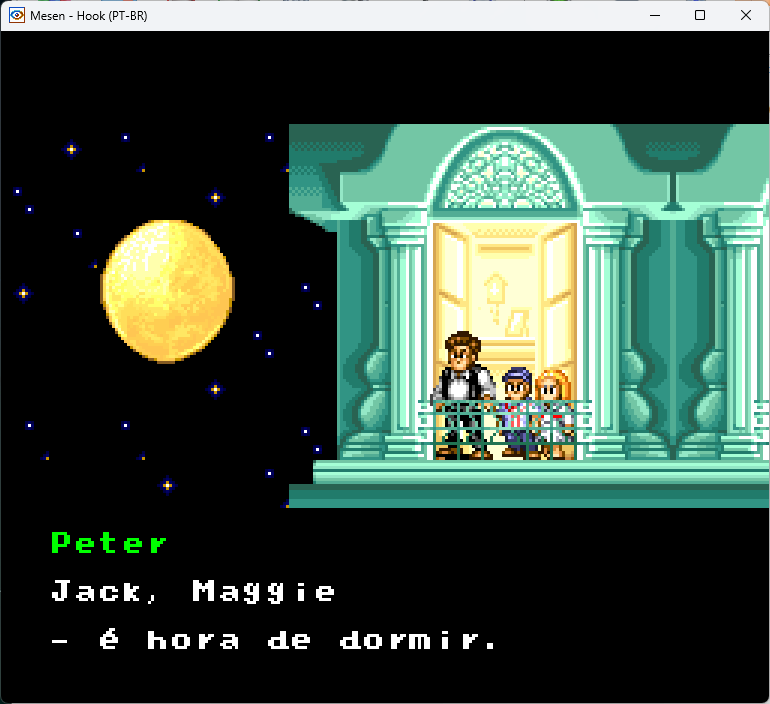The height and width of the screenshot is (704, 770).
Task: Close the Mesen emulator window
Action: (745, 15)
